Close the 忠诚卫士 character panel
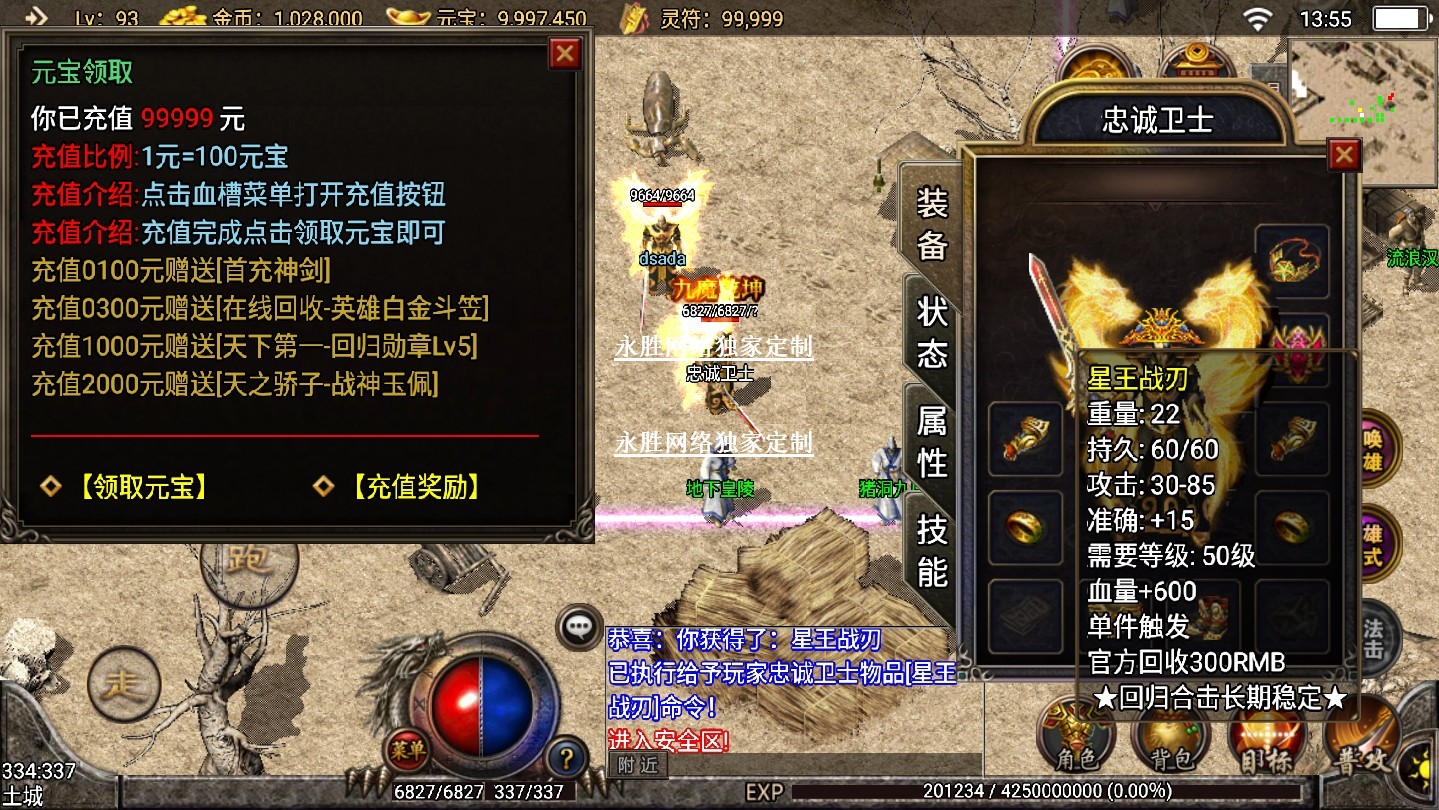 click(x=1343, y=155)
